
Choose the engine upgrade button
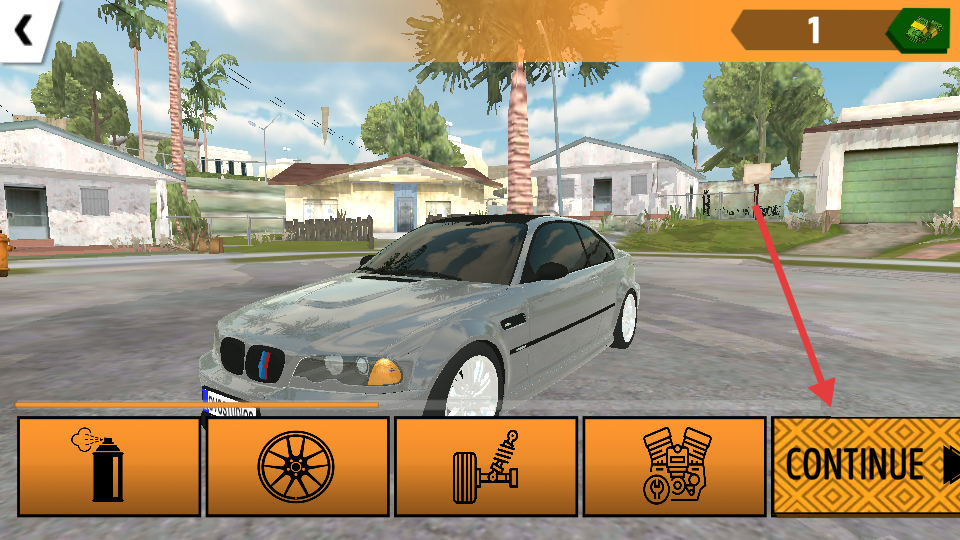point(674,466)
